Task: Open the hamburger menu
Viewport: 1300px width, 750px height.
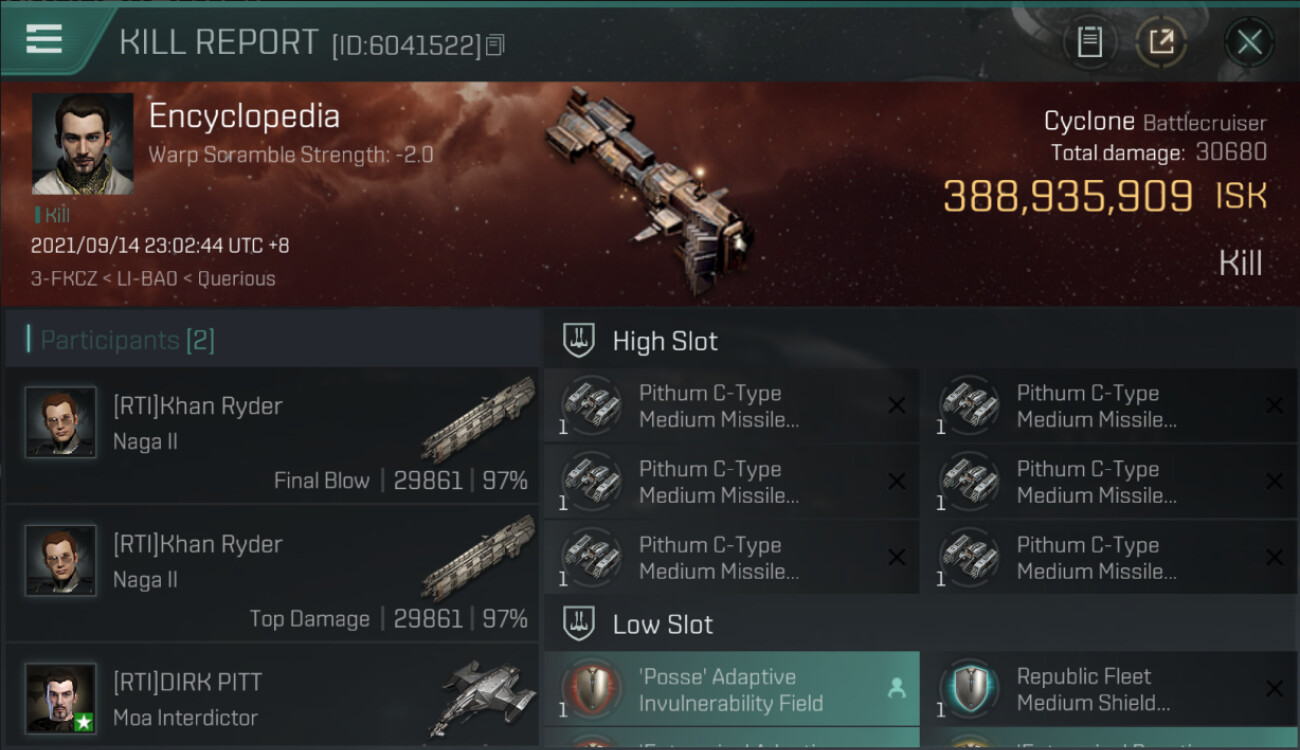Action: 44,39
